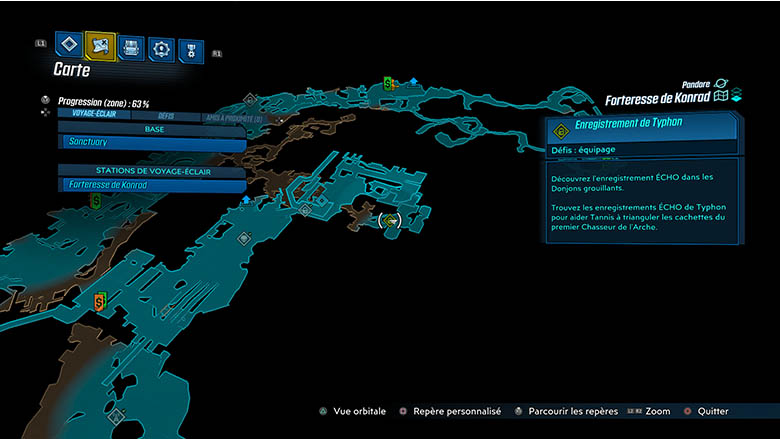Open the inventory backpack tab
The height and width of the screenshot is (439, 780).
131,47
